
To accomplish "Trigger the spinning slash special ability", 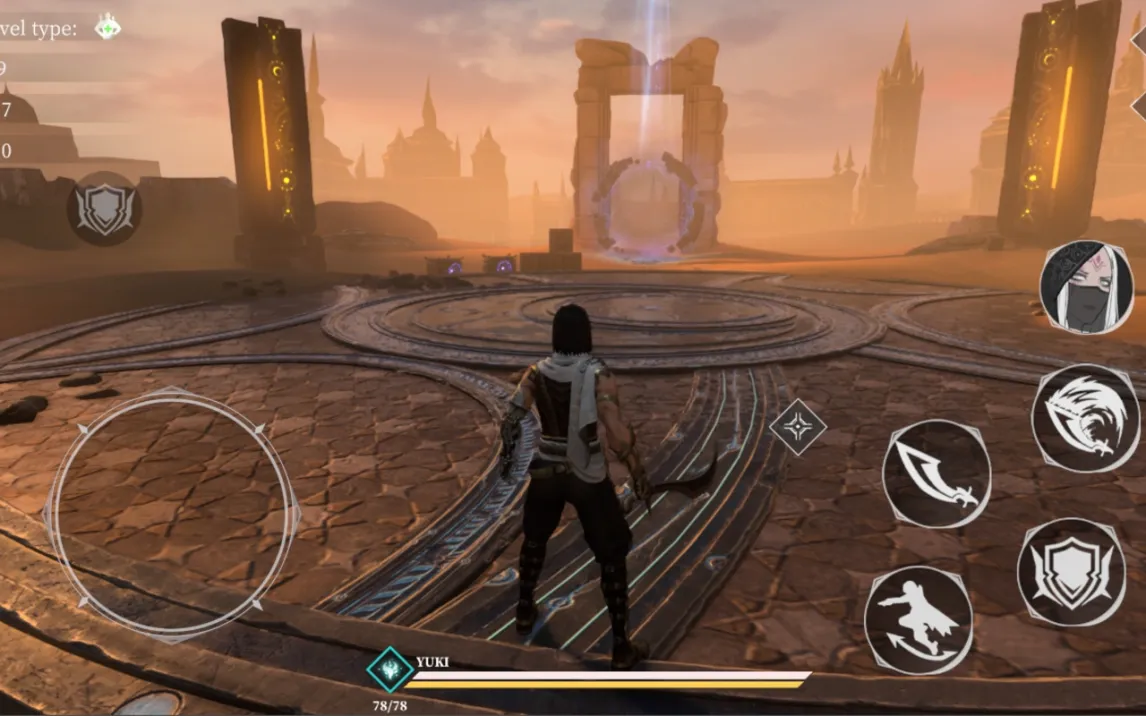I will (x=1084, y=418).
